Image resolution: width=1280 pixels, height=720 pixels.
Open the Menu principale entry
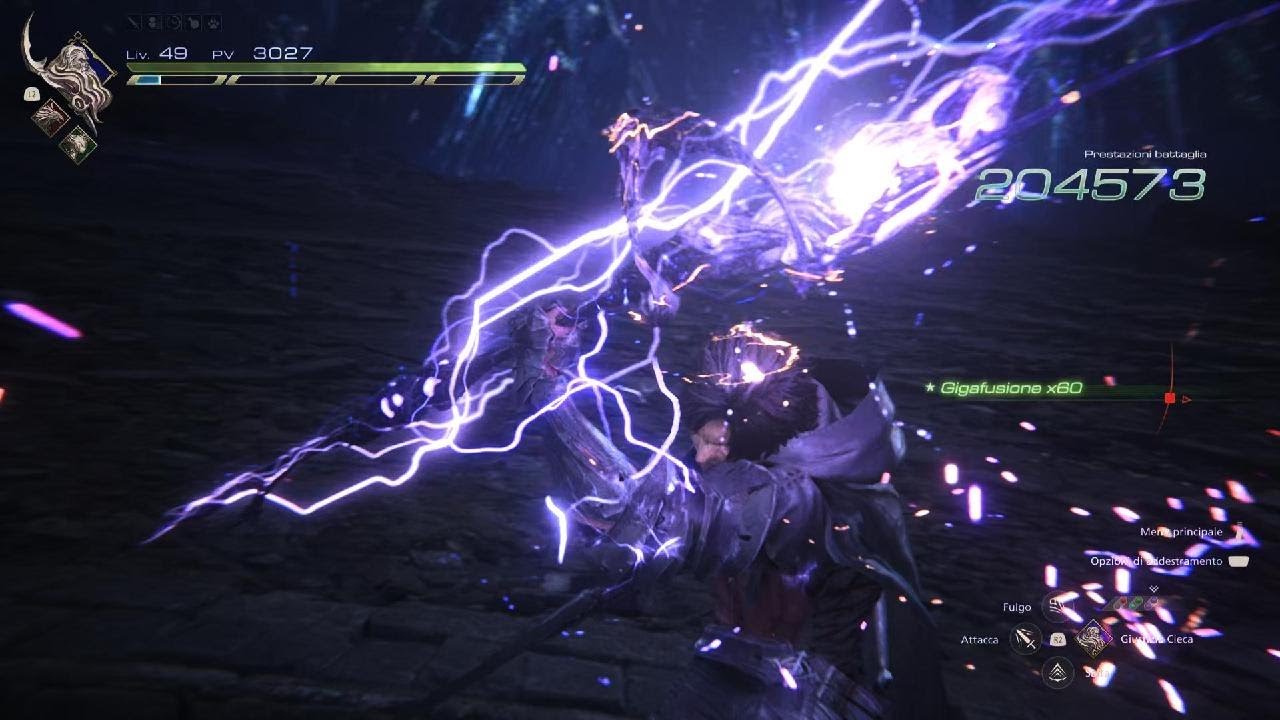click(1181, 531)
